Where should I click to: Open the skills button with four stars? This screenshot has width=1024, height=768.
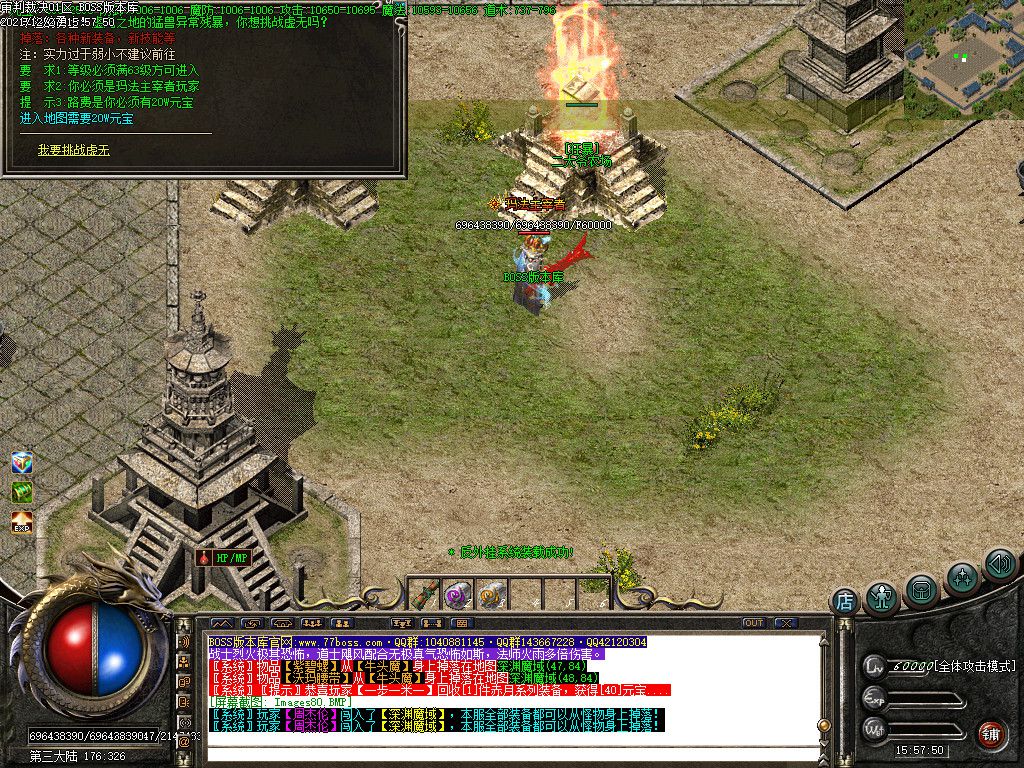pos(963,578)
